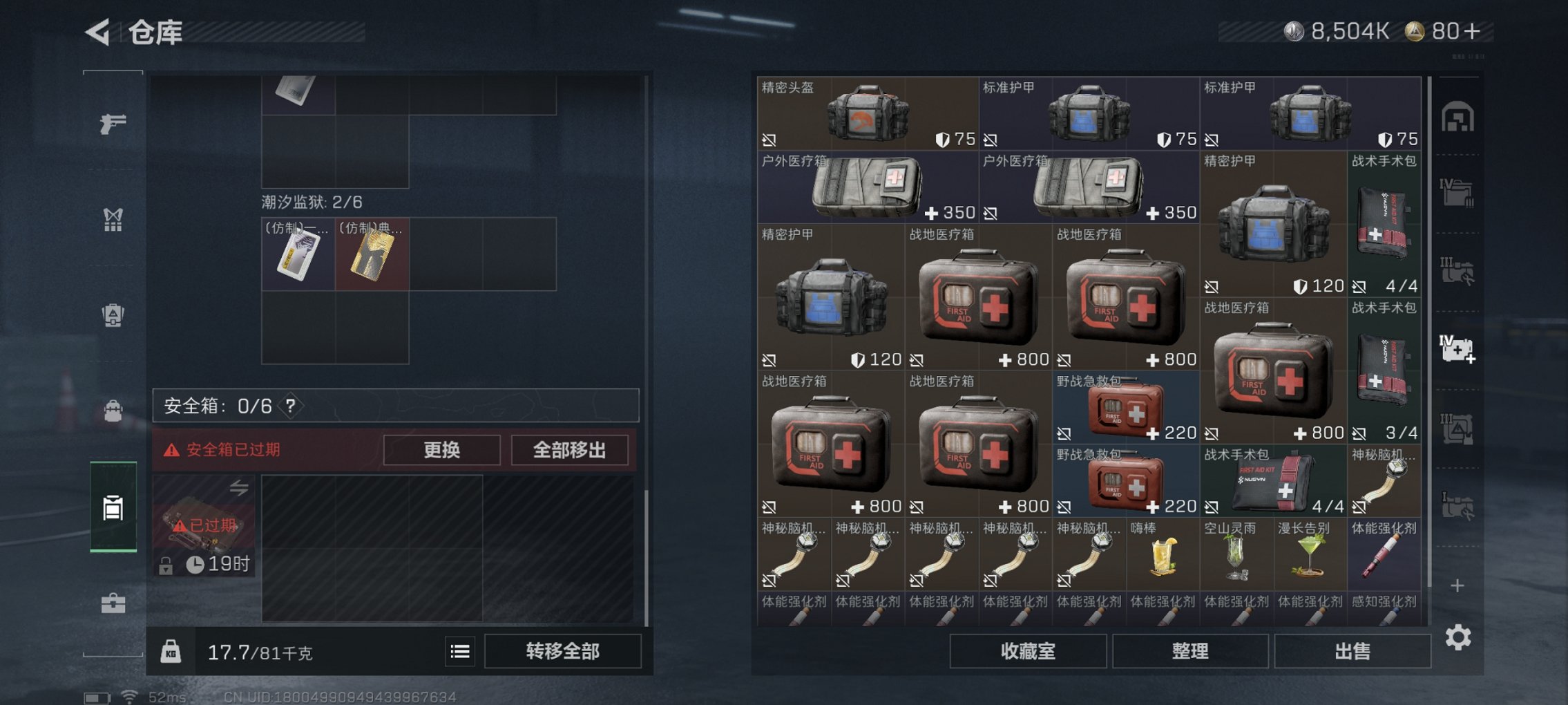The height and width of the screenshot is (705, 1568).
Task: Switch to the depot home tab on right sidebar
Action: [1460, 117]
